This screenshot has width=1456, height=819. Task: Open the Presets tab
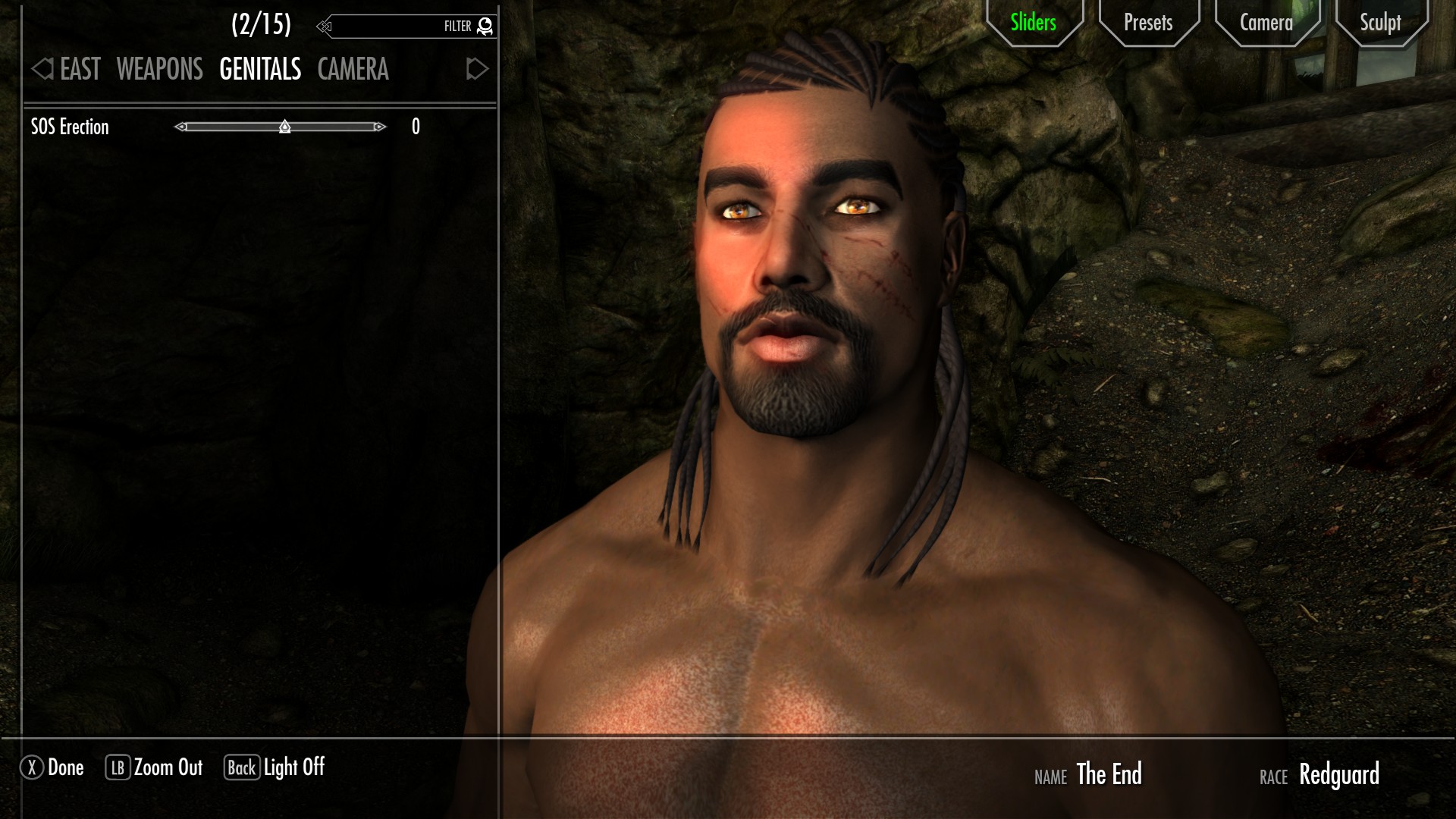tap(1147, 23)
